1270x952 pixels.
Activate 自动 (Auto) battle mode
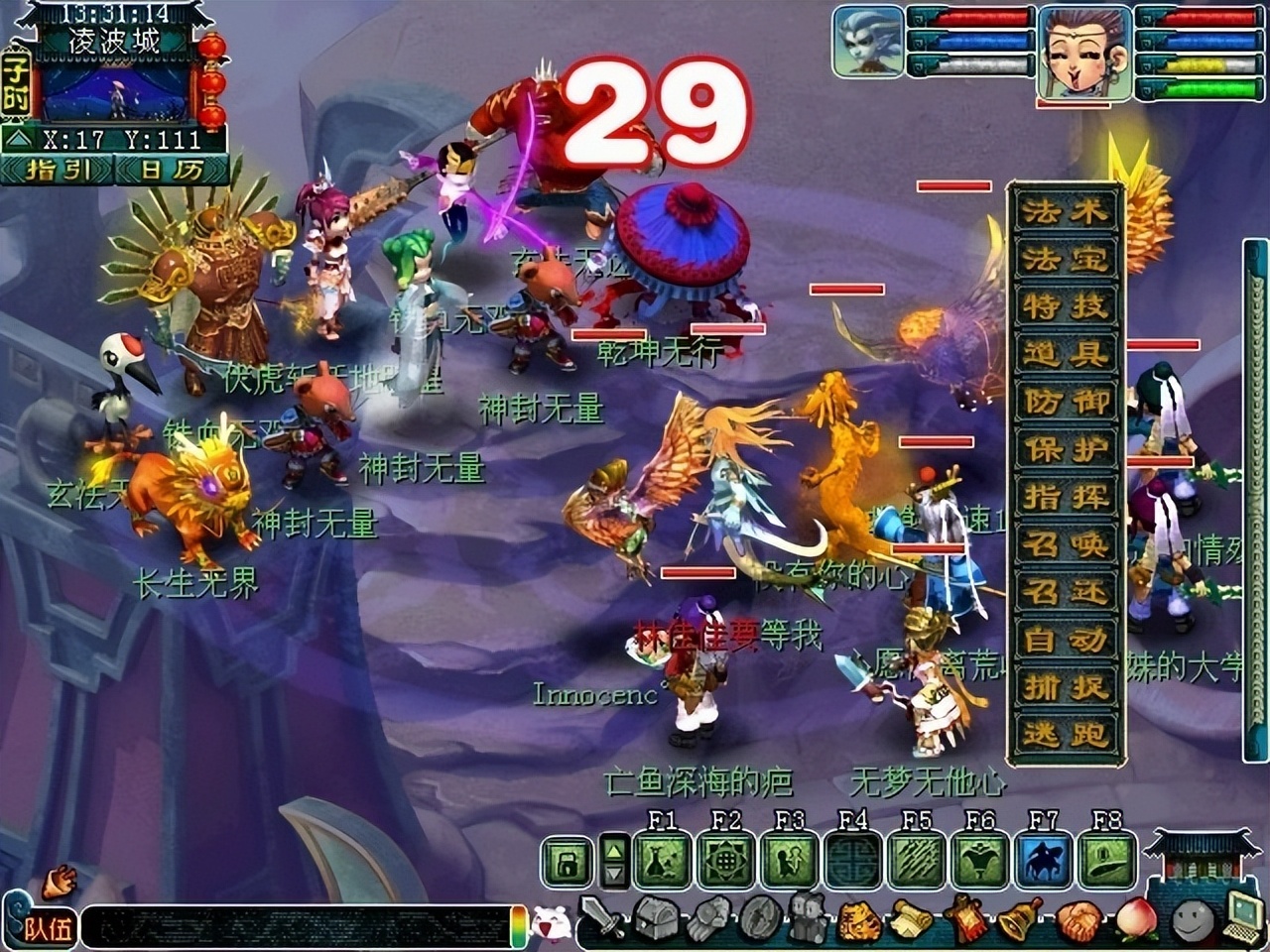1066,640
